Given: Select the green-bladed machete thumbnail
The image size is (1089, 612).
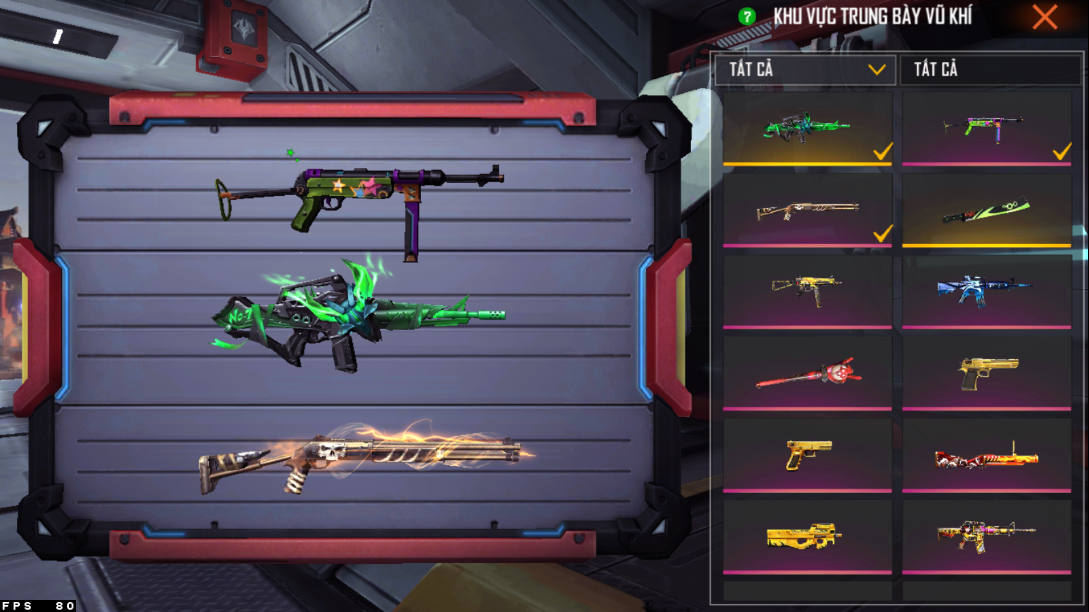Looking at the screenshot, I should coord(986,210).
